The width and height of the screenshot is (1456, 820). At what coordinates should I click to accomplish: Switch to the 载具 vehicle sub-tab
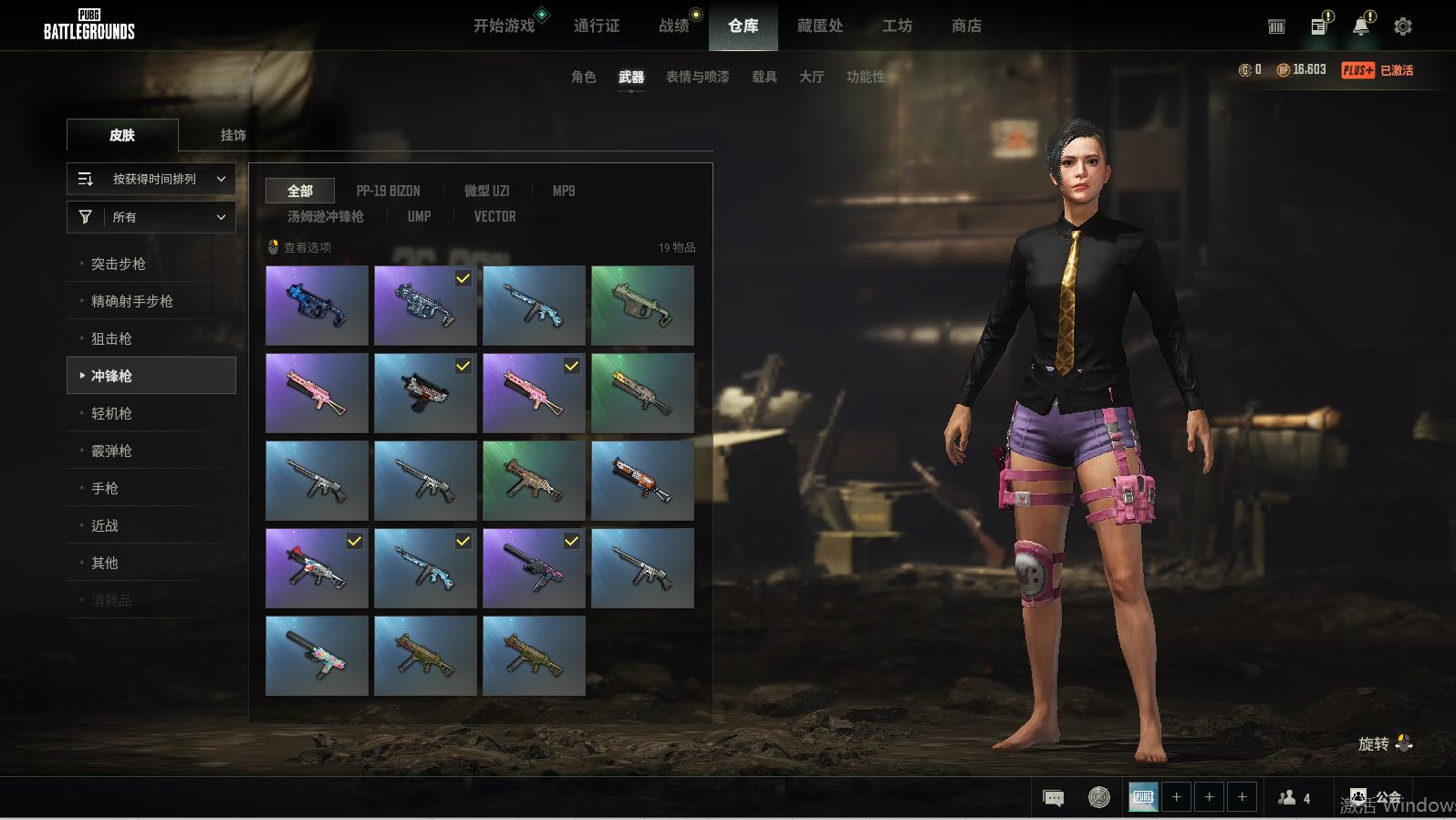[764, 78]
